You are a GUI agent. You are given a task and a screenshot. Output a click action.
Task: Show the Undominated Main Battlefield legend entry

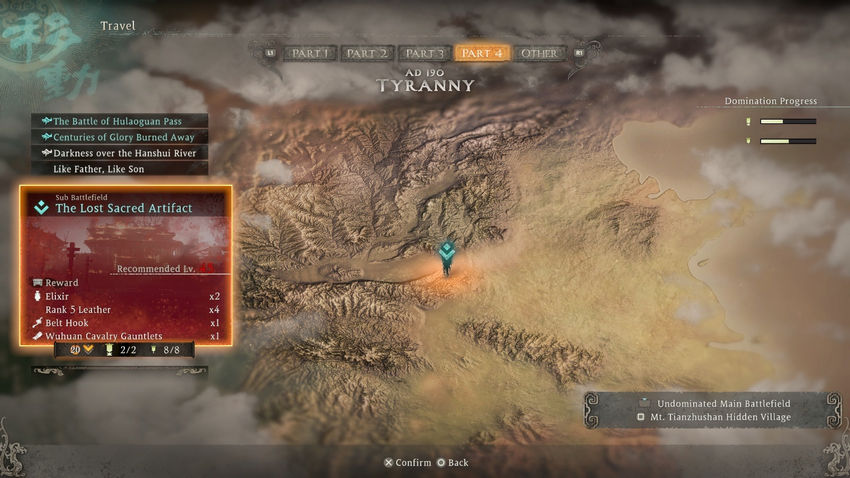717,402
